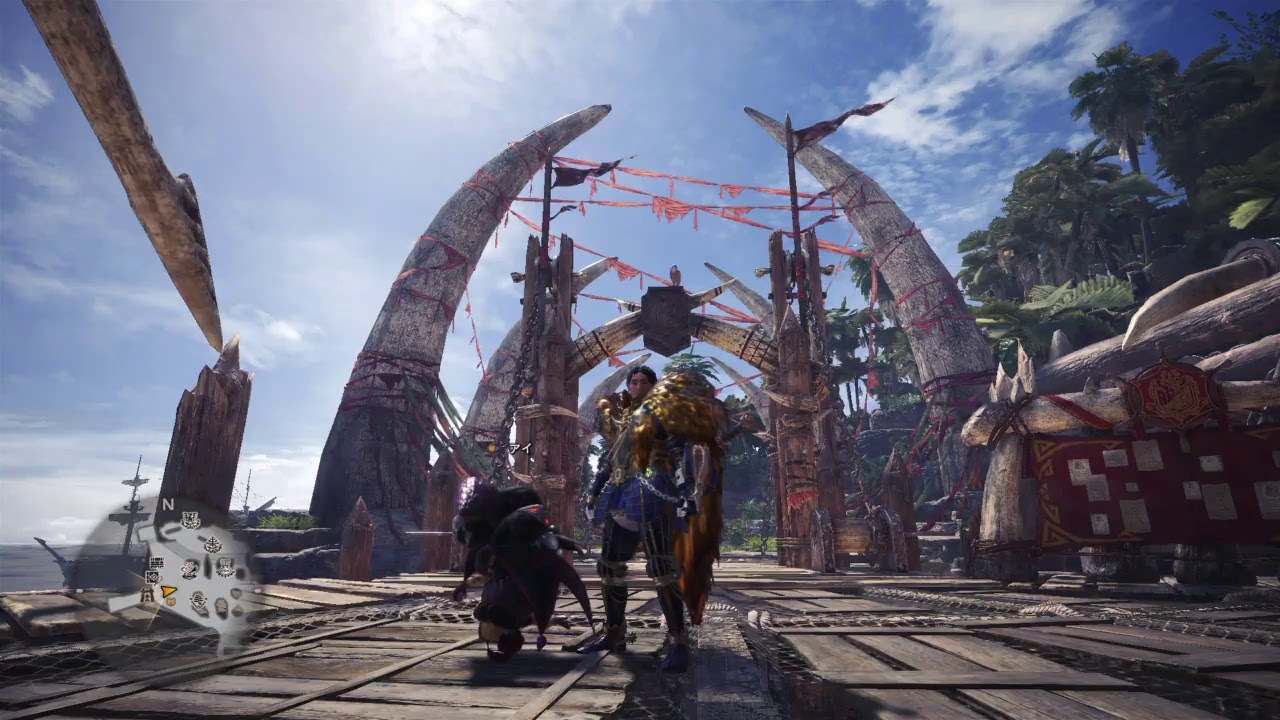Click the workshop crest icon right of the smithy marker
The image size is (1280, 720).
[225, 567]
